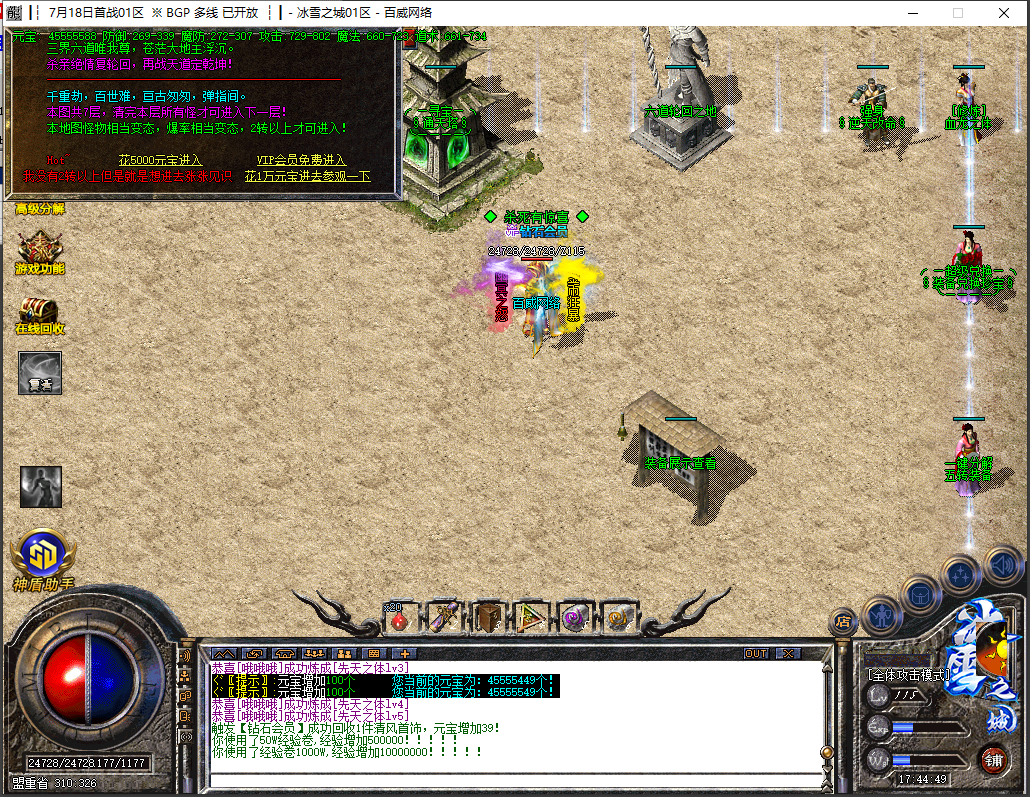Activate the 复活 skill icon
The image size is (1030, 797).
coord(40,373)
